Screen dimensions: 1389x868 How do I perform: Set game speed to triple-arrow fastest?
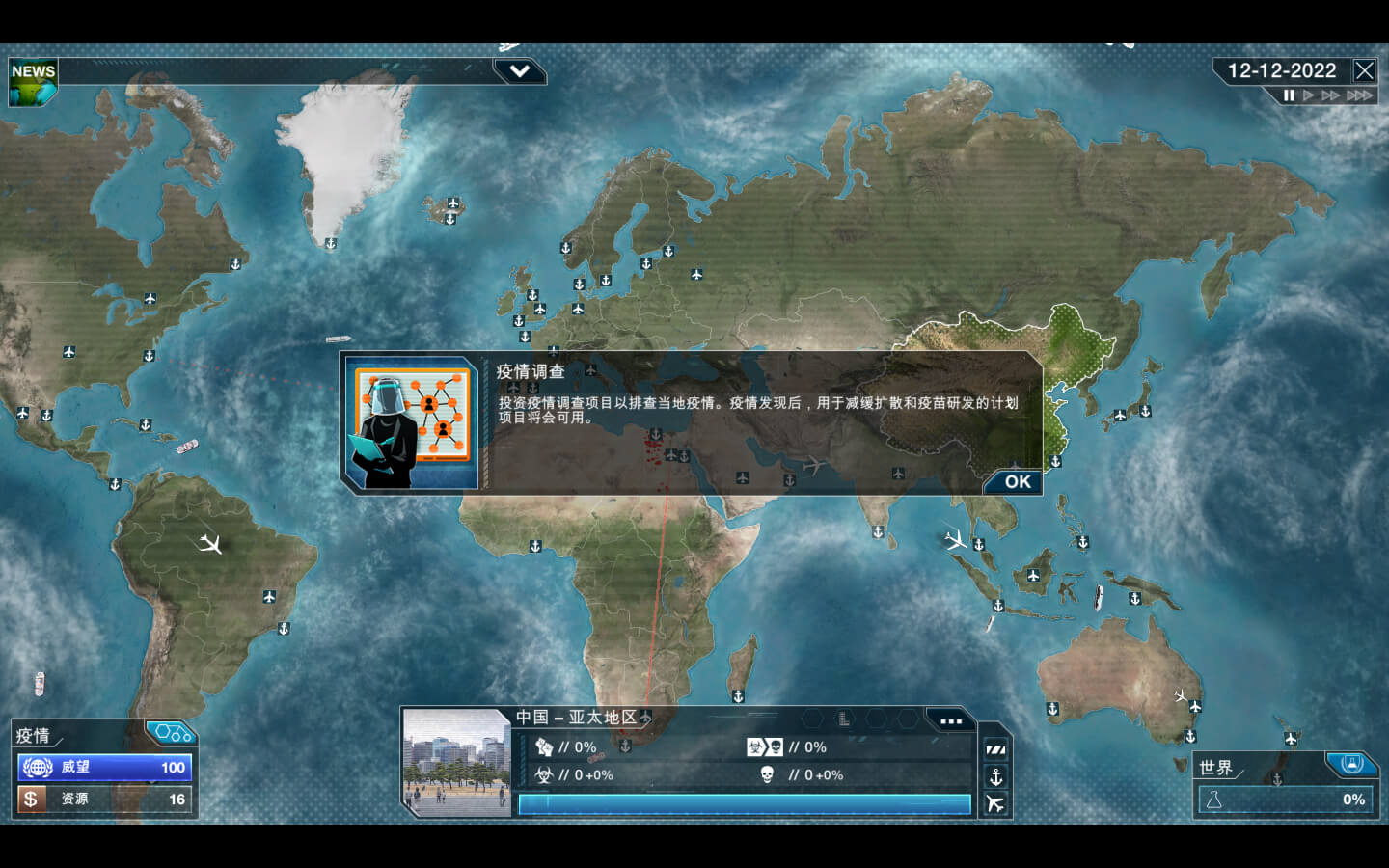click(x=1359, y=95)
